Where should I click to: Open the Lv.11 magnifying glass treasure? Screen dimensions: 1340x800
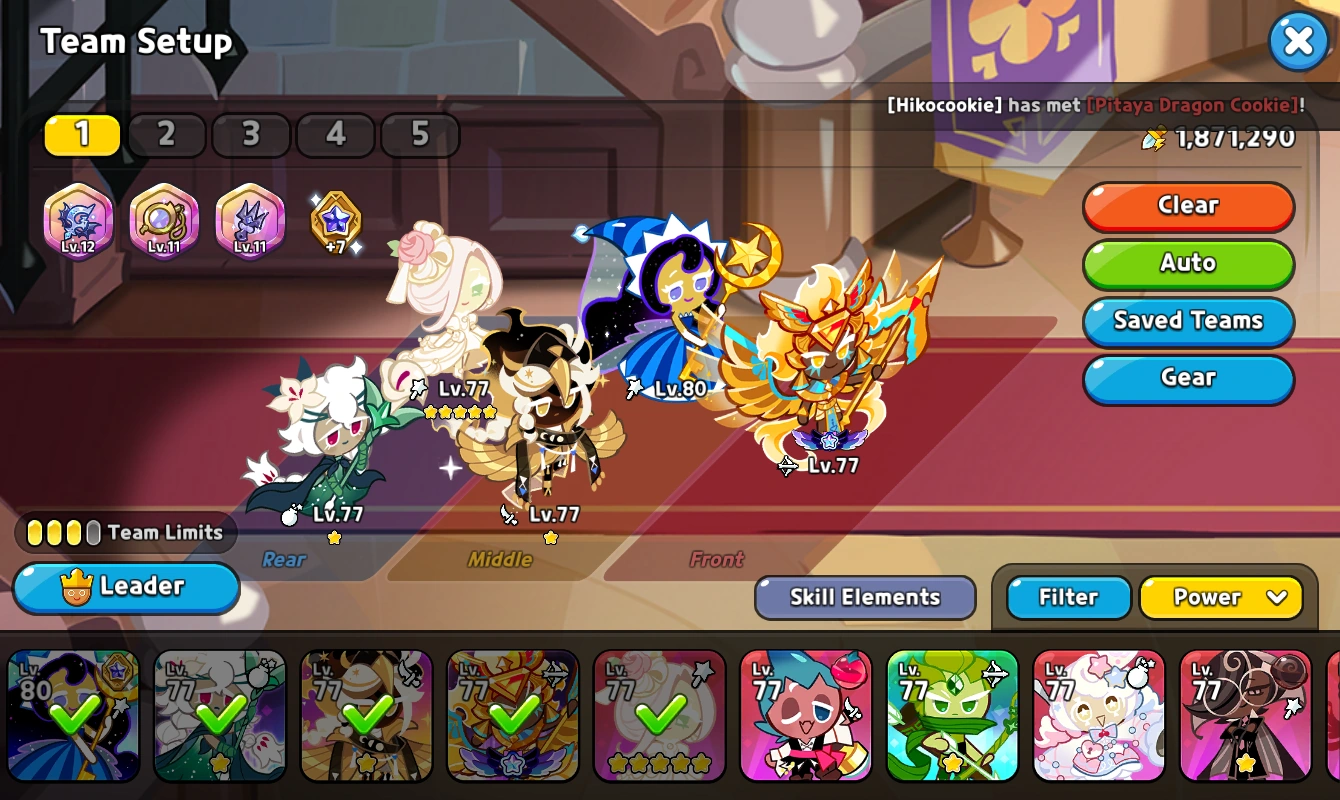tap(163, 220)
